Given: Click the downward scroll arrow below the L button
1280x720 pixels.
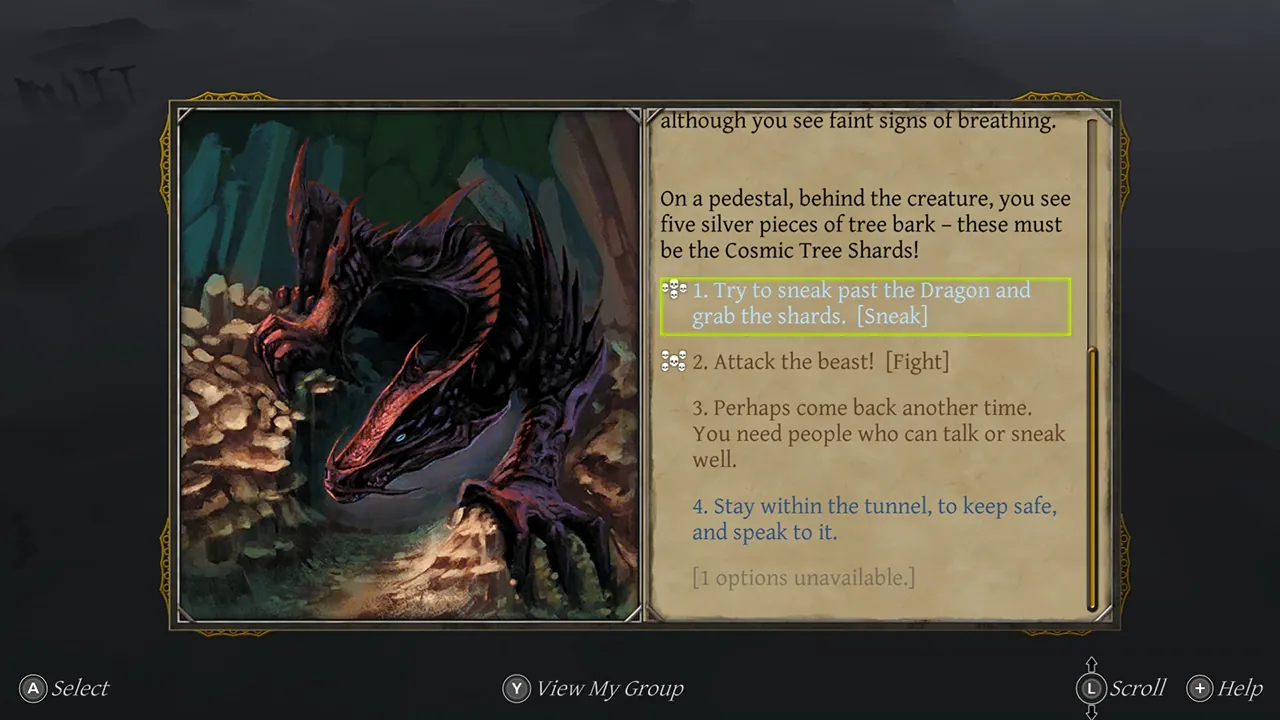Looking at the screenshot, I should (1092, 712).
